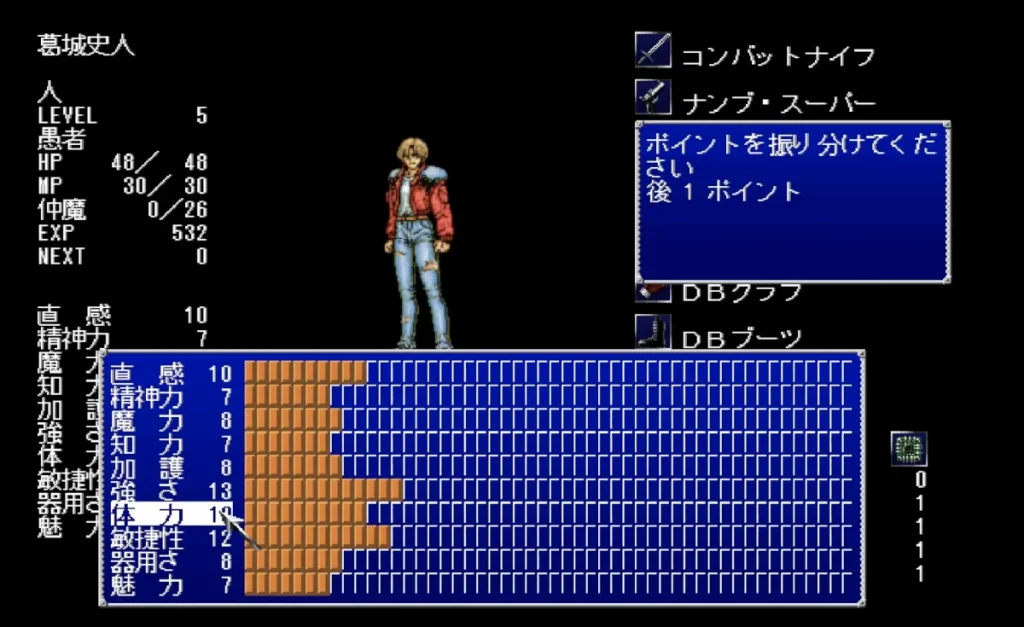1024x627 pixels.
Task: Select the DBブーツ equipment entry
Action: pyautogui.click(x=720, y=336)
